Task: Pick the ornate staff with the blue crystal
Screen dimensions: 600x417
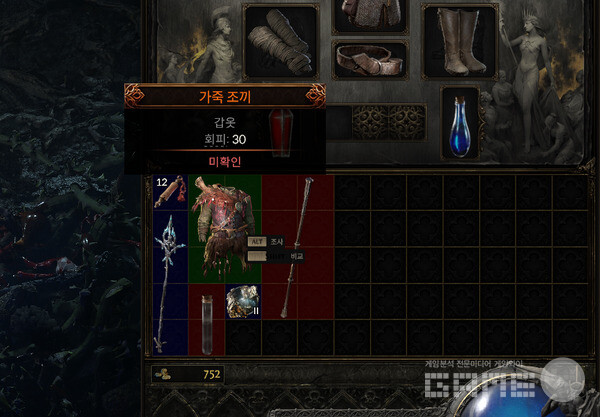Action: click(170, 264)
